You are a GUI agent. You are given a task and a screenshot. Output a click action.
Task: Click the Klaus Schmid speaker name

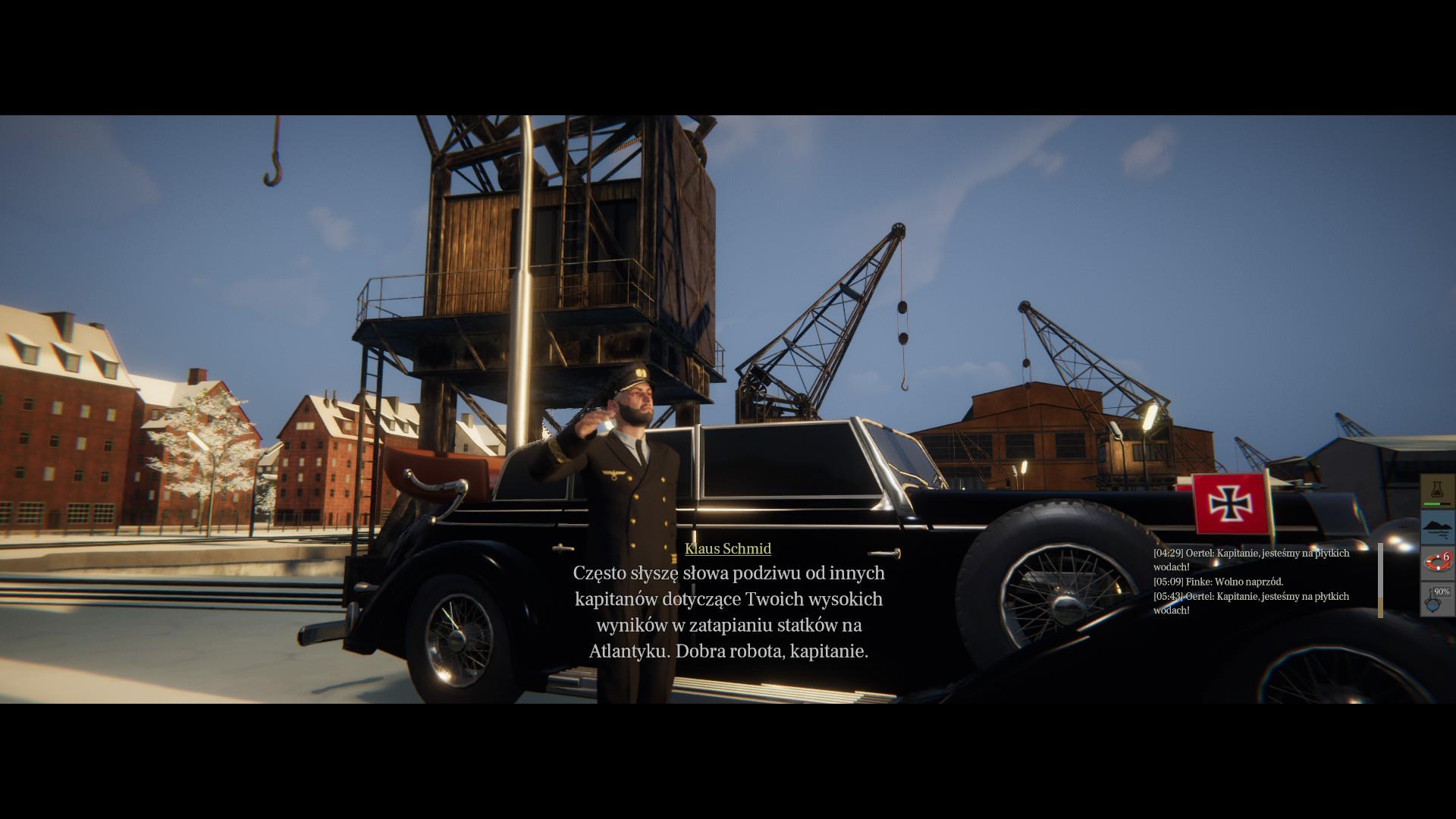(x=727, y=548)
